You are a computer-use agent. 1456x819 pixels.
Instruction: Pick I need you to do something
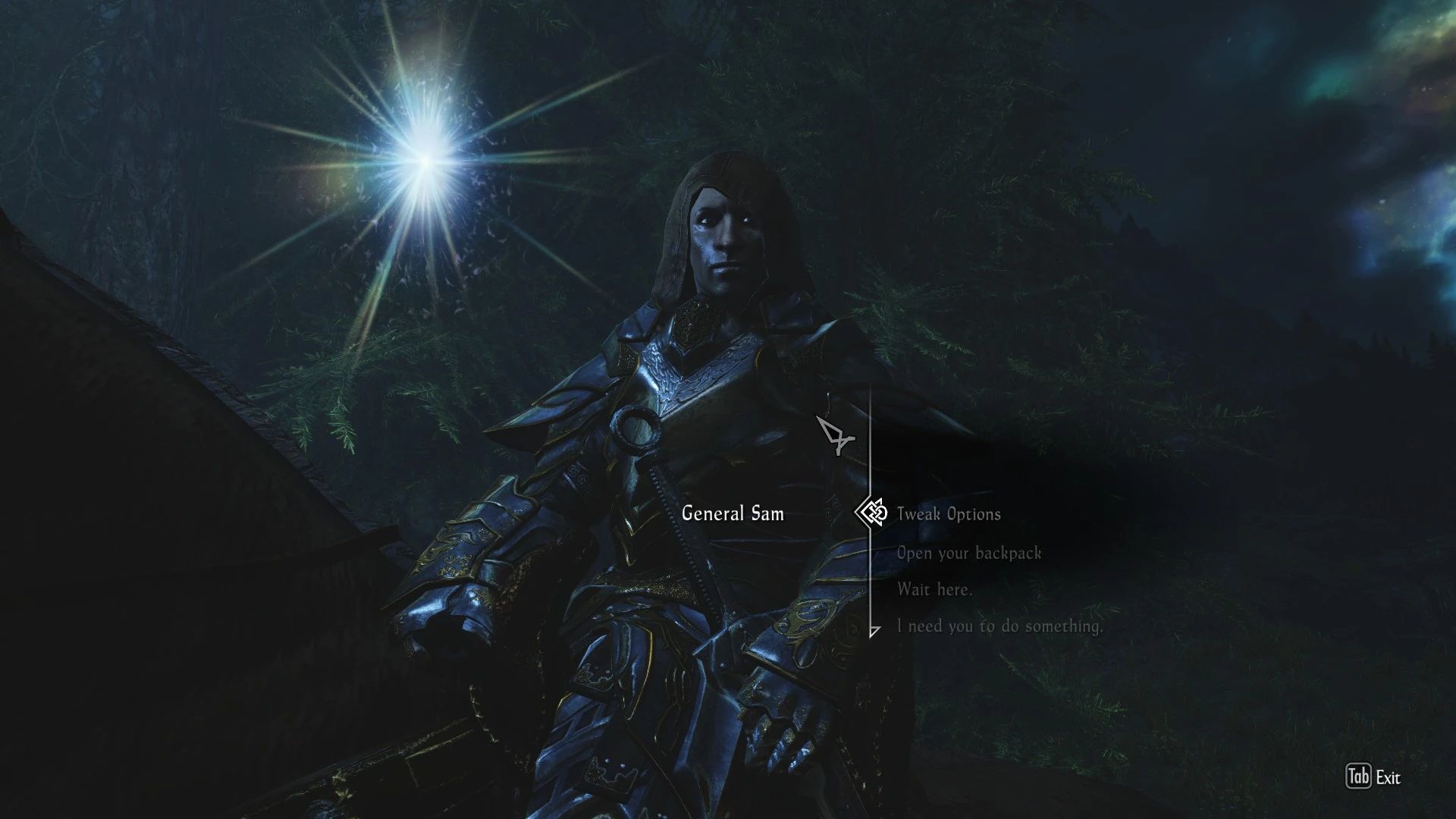[1000, 626]
